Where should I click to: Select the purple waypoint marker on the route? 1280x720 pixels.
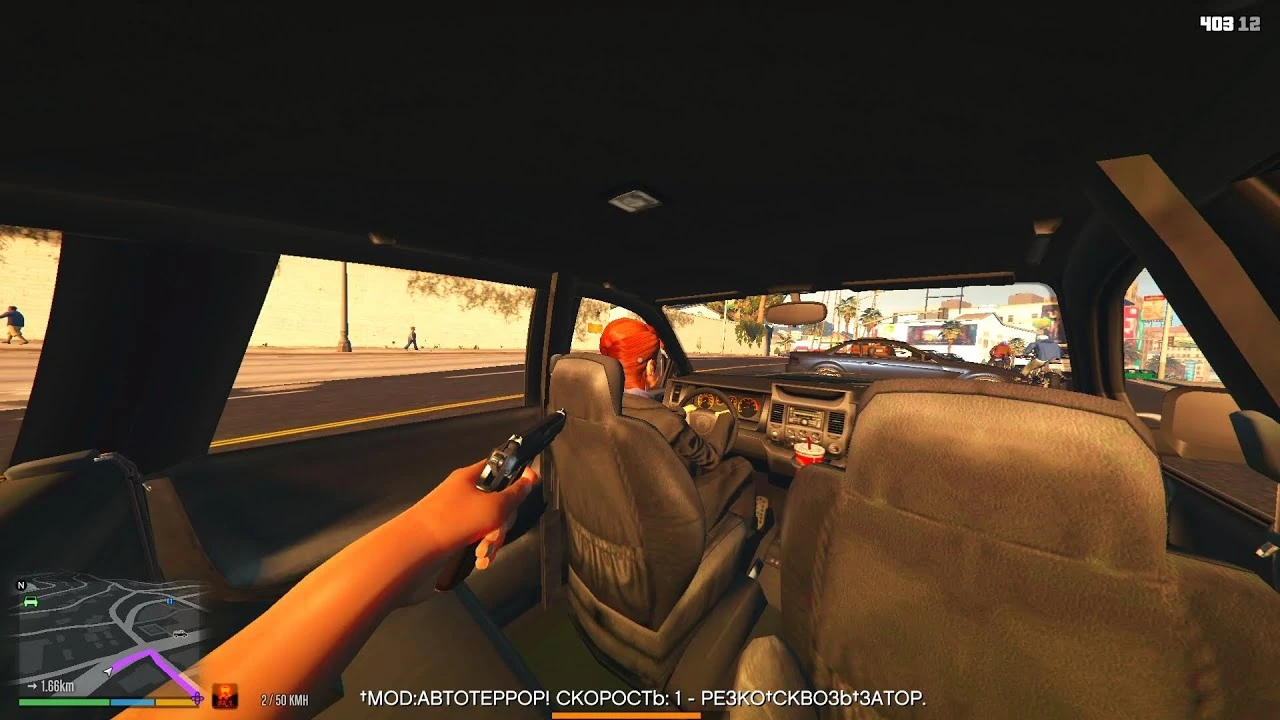tap(196, 700)
